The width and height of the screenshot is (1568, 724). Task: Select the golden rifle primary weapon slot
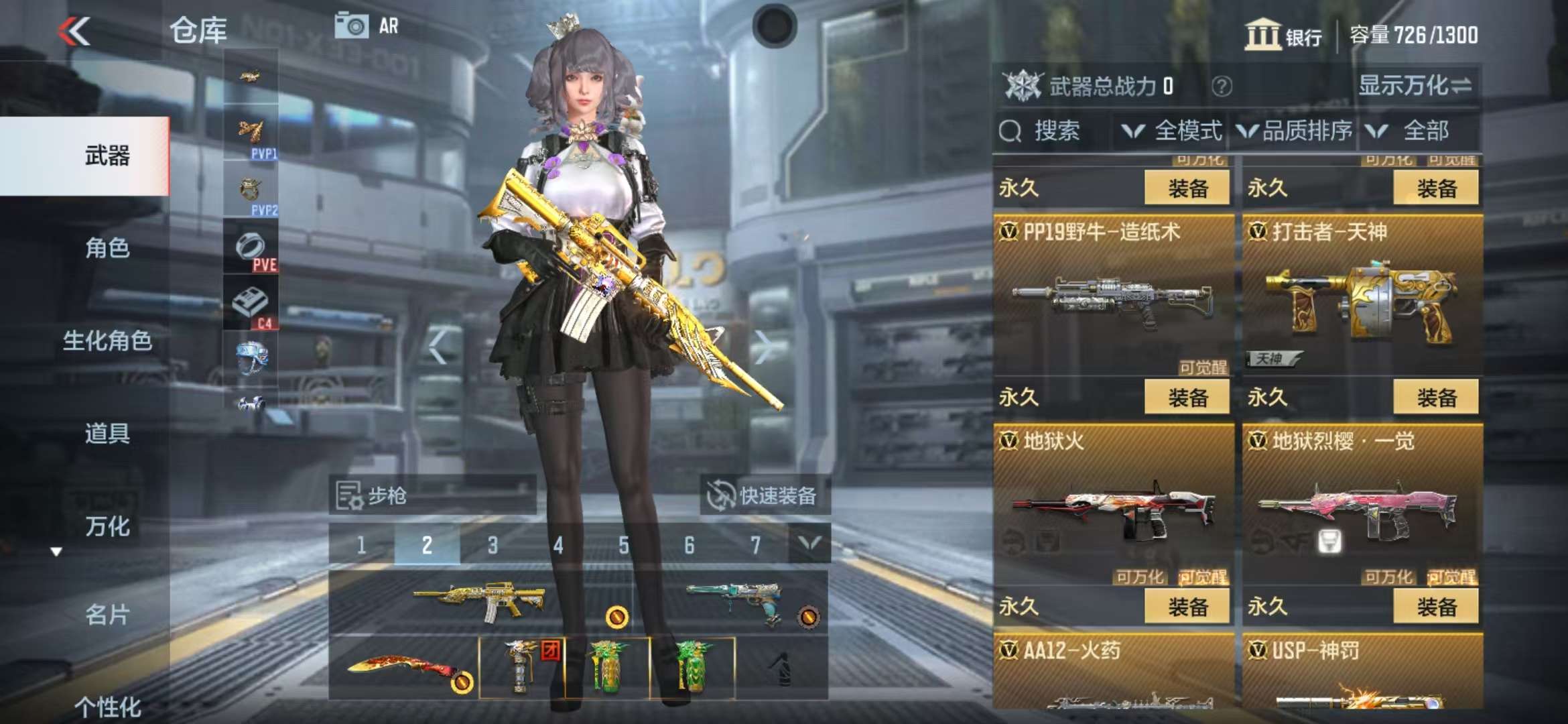click(x=479, y=601)
